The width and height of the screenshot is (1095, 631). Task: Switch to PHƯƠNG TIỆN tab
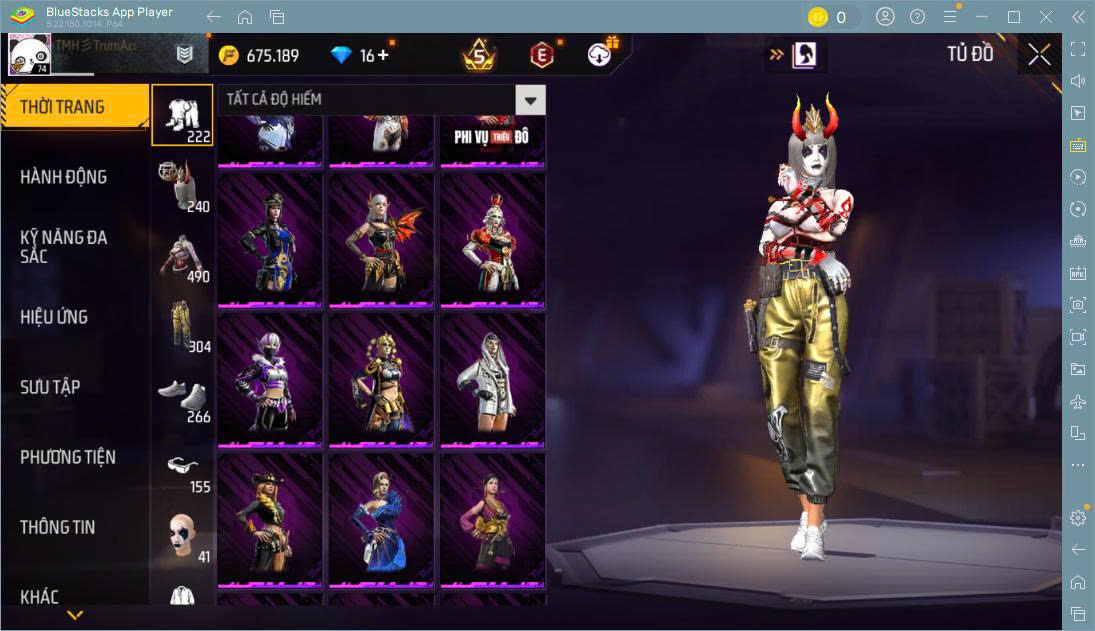coord(68,457)
